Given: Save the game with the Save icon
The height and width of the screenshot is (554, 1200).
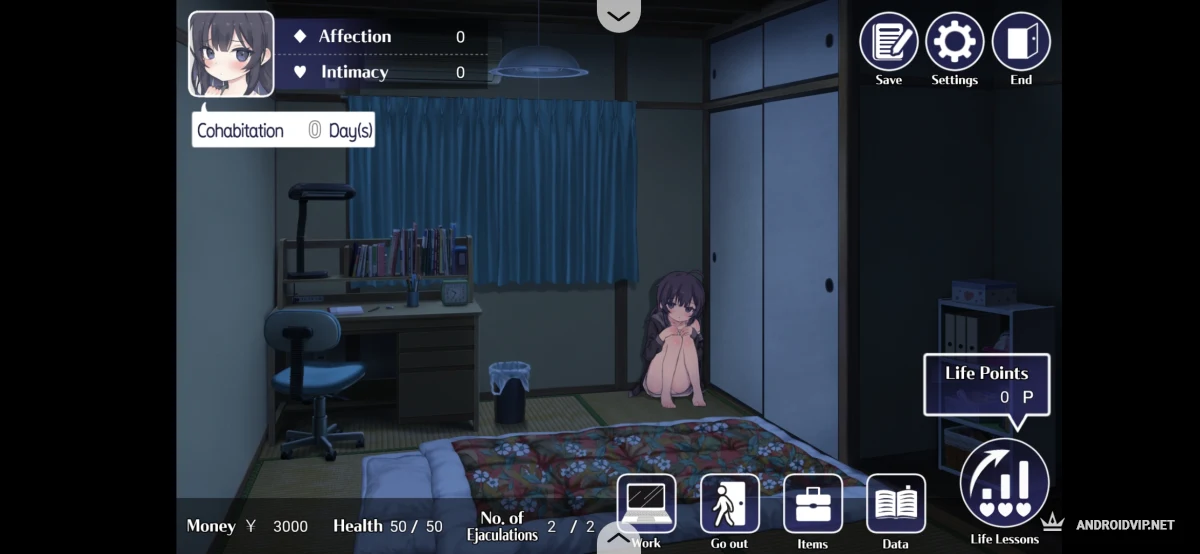Looking at the screenshot, I should coord(888,42).
